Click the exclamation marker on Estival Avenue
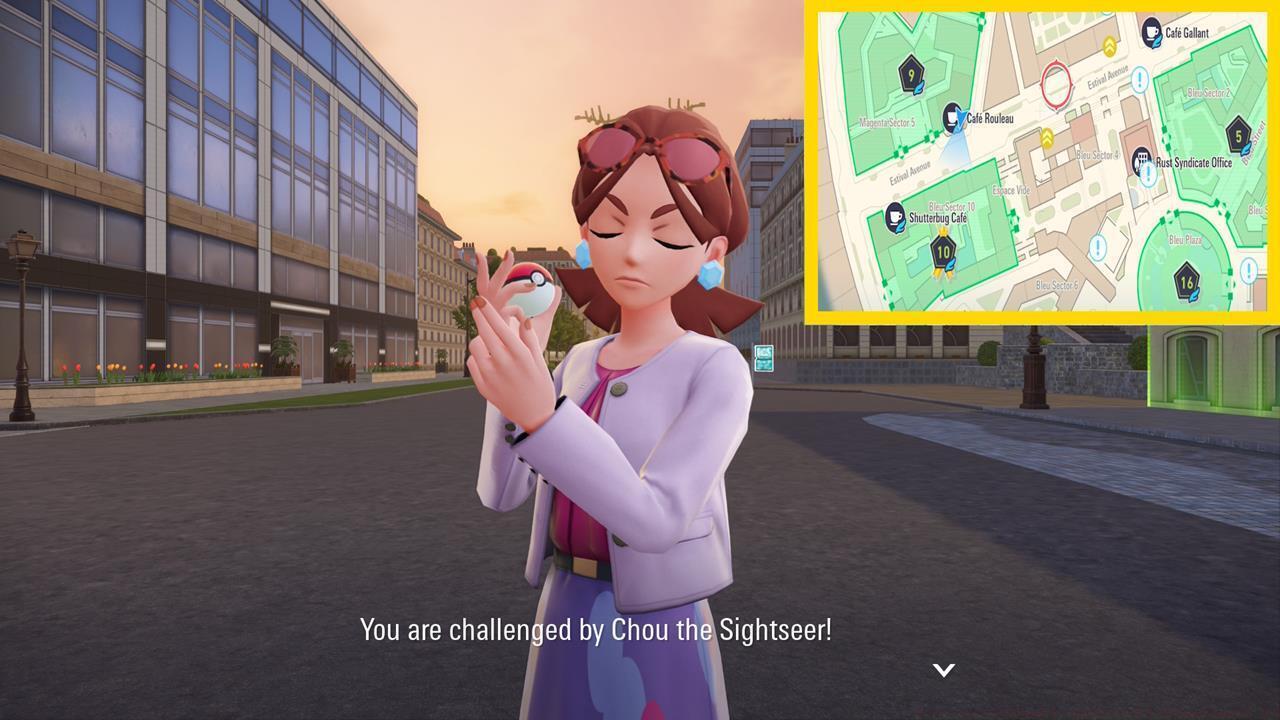Image resolution: width=1280 pixels, height=720 pixels. coord(1138,79)
